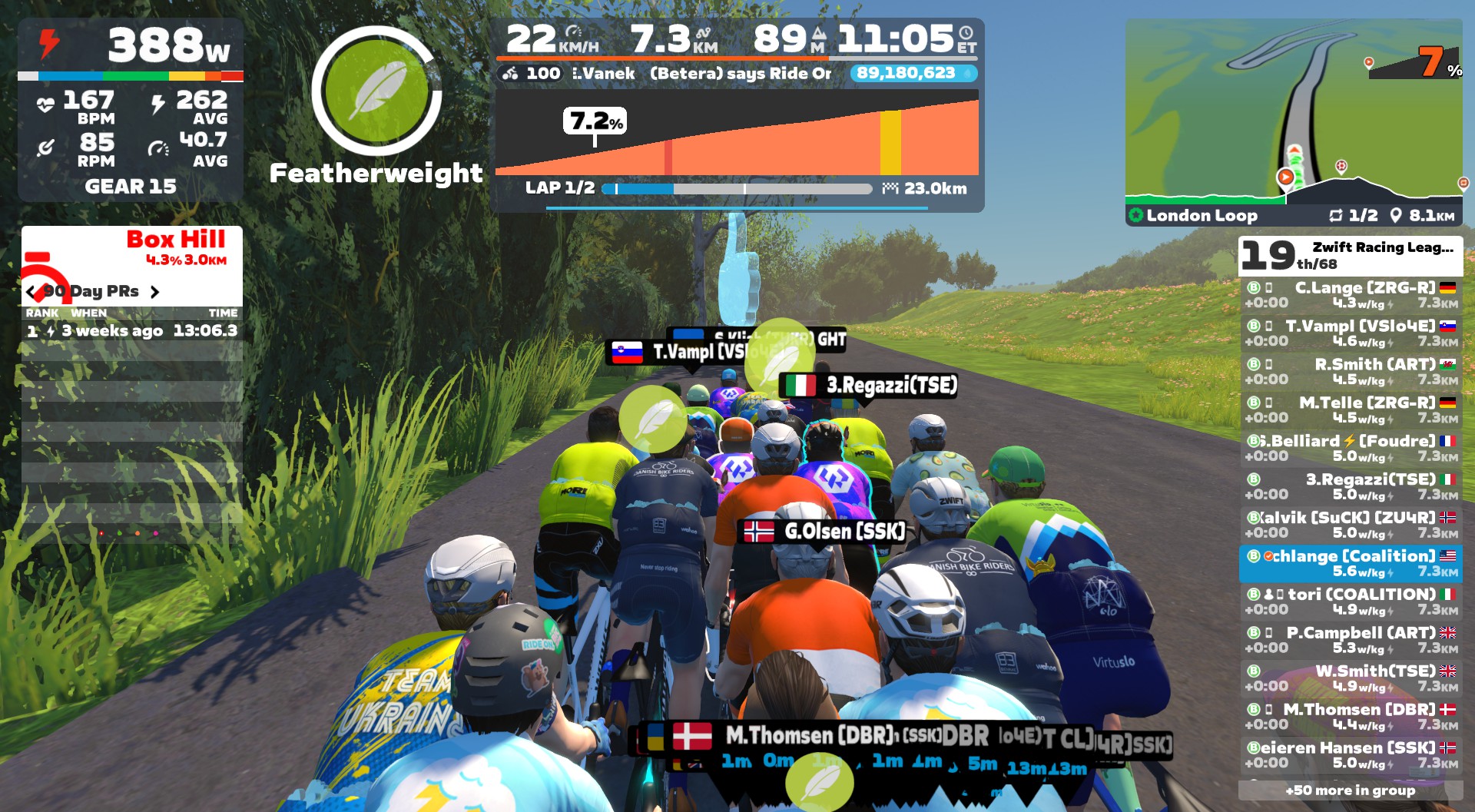The height and width of the screenshot is (812, 1475).
Task: Select 3.Regazzi(TSE) in rider list
Action: tap(1351, 487)
